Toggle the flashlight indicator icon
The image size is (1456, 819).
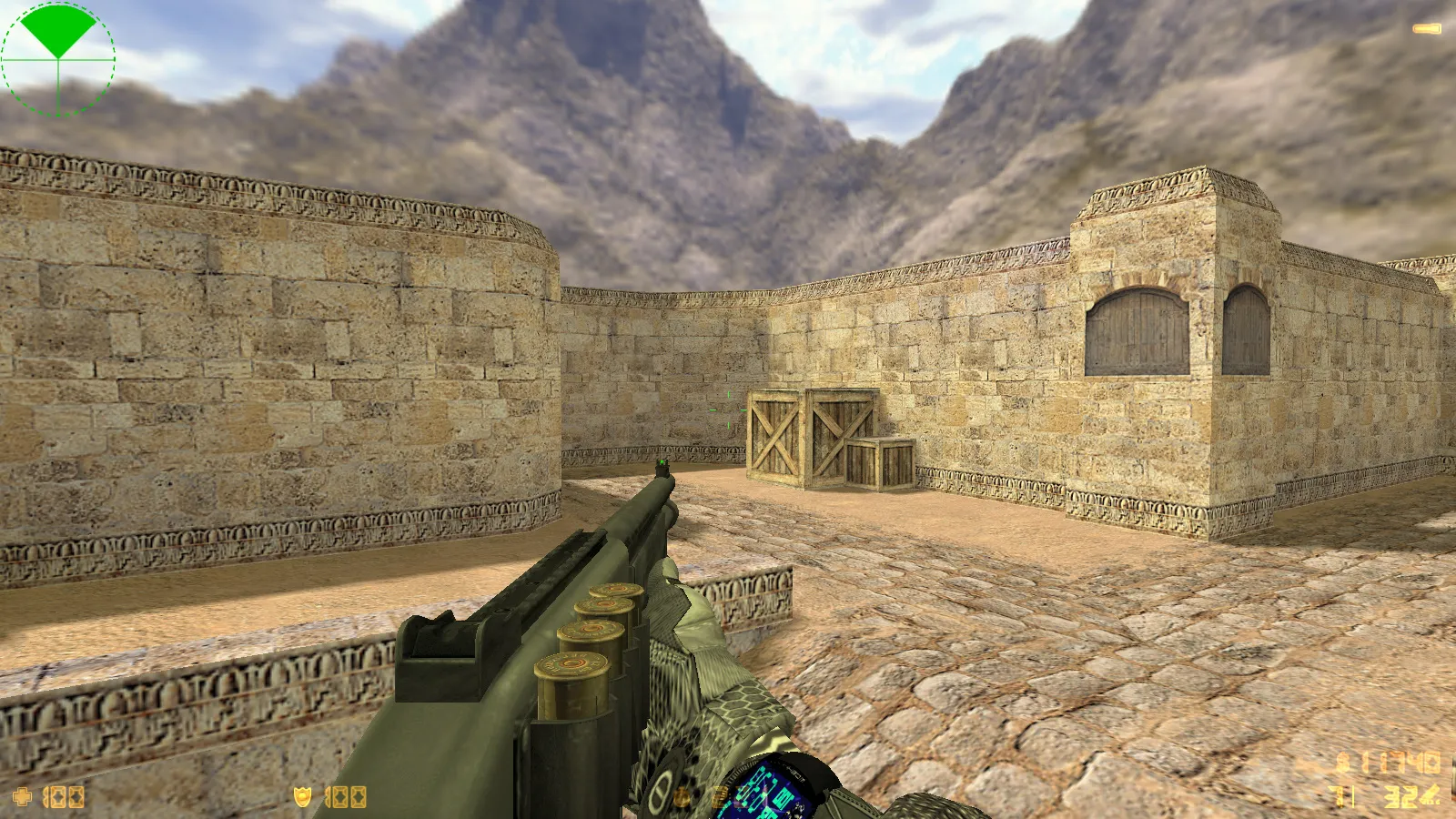pos(1426,29)
